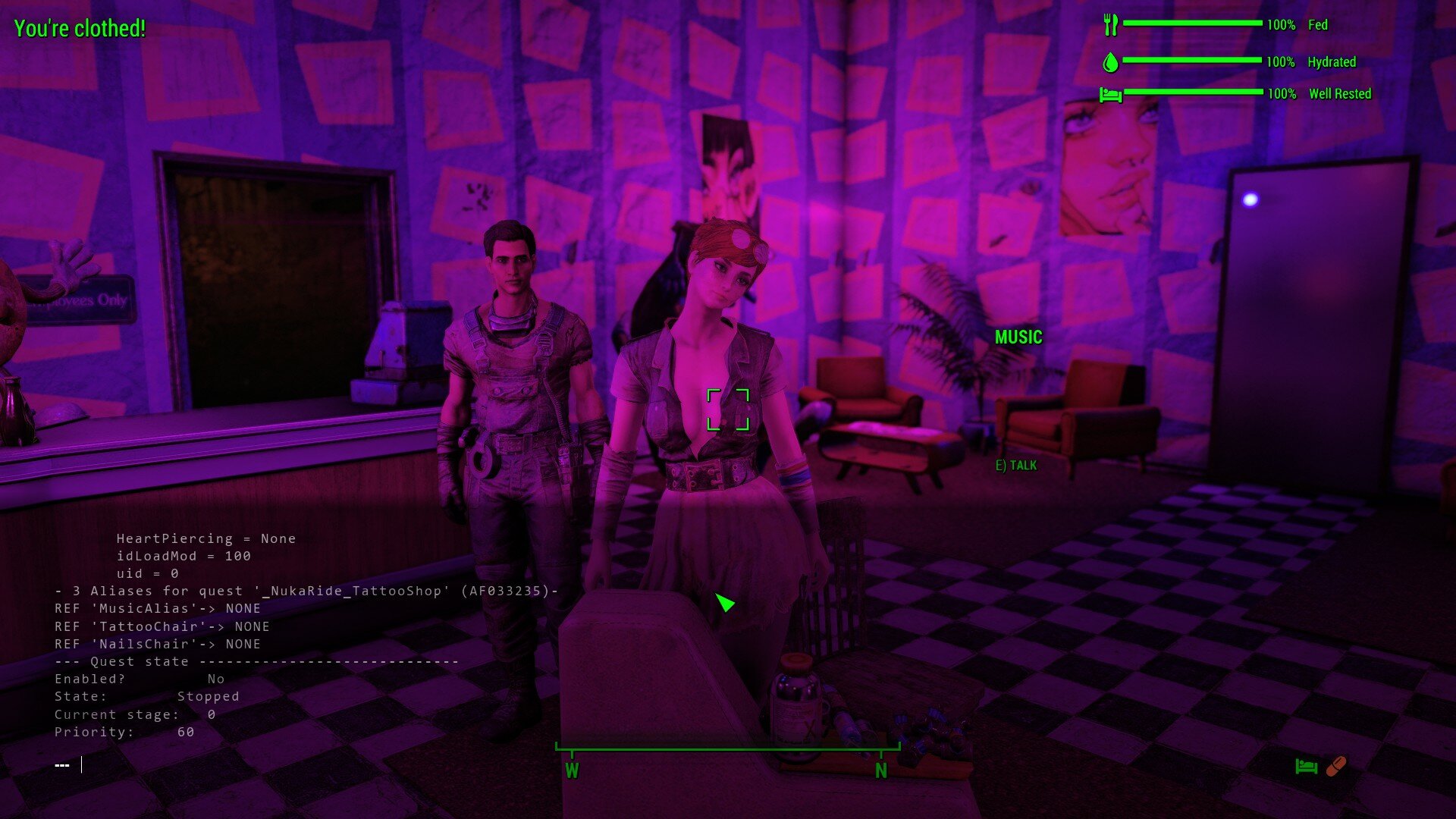Screen dimensions: 1456x819
Task: Click the orange pill status icon
Action: click(1336, 767)
